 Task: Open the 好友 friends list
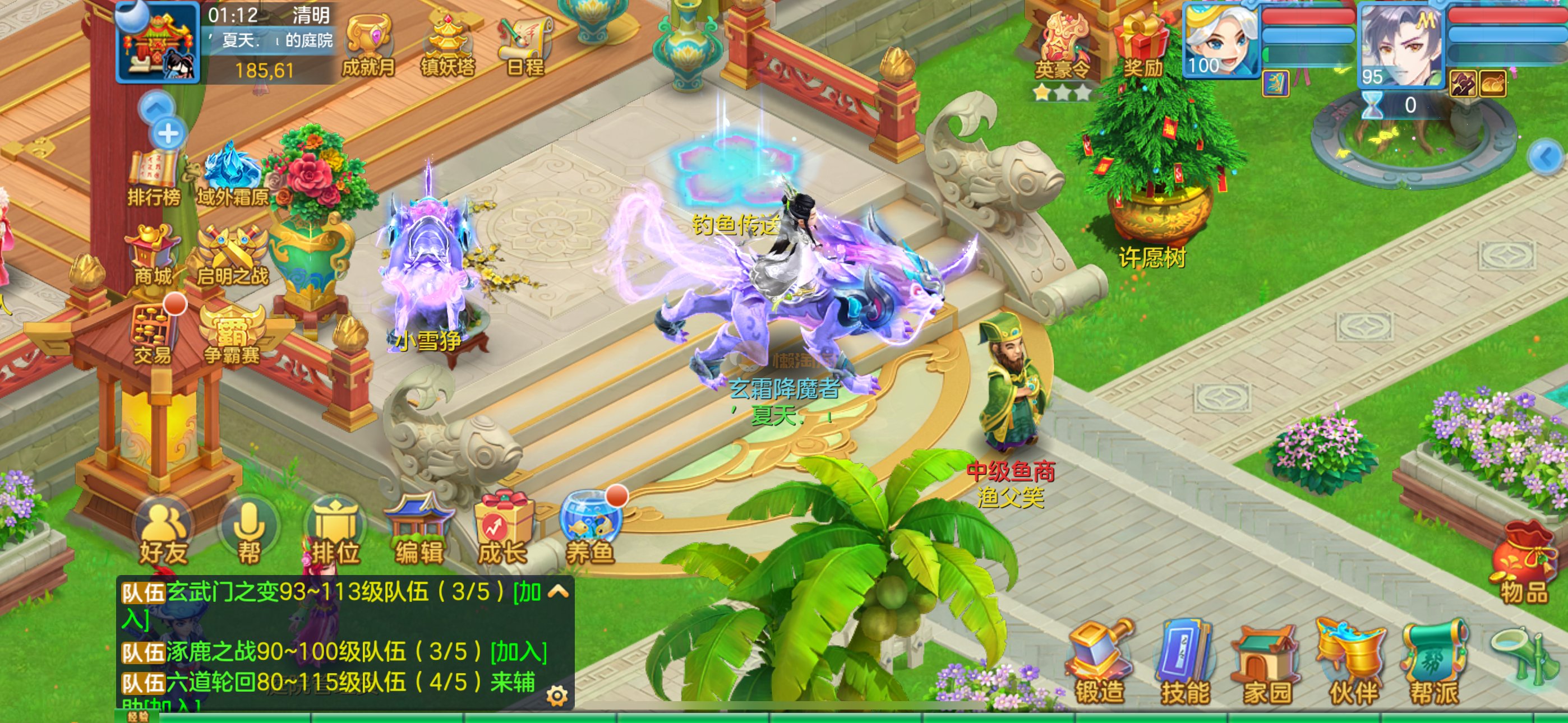pos(163,533)
